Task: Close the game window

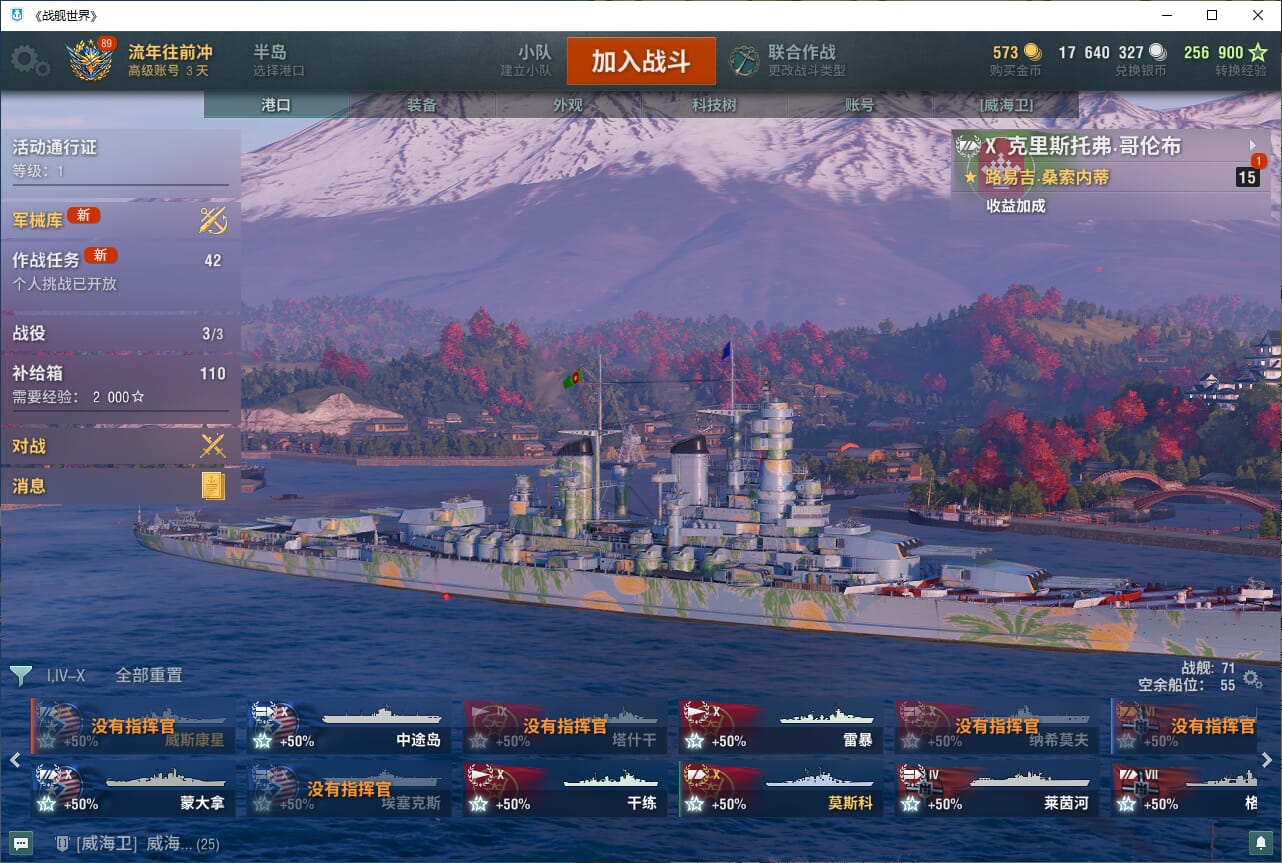Action: 1258,15
